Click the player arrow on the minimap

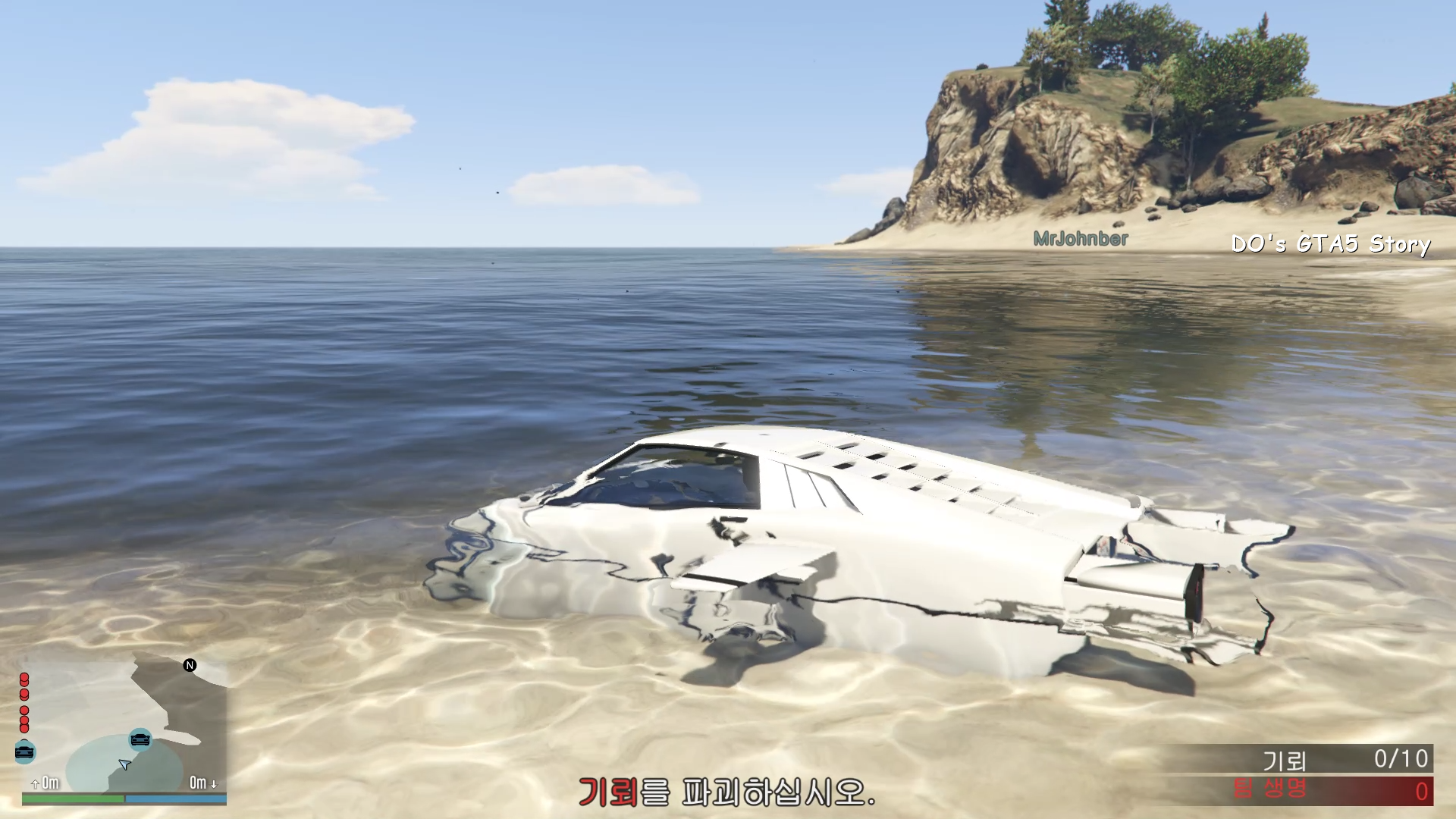[124, 764]
